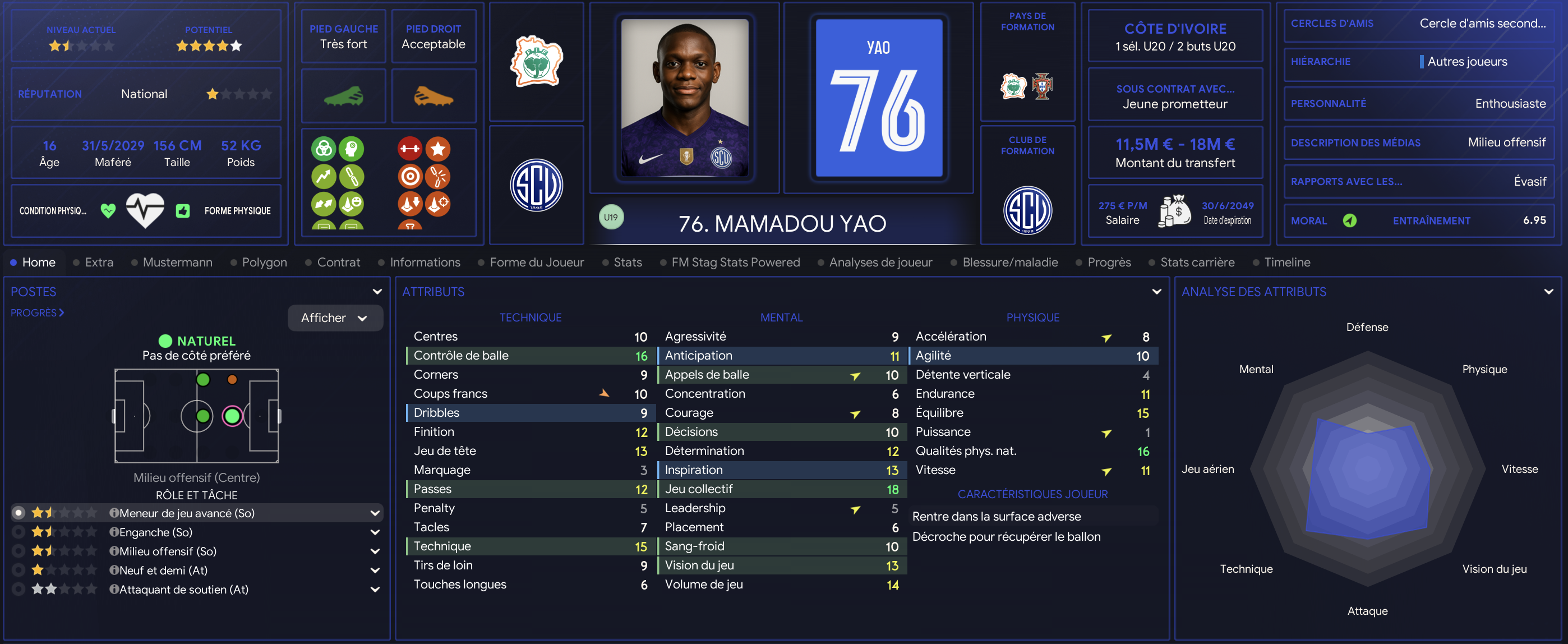Open the Analyses de joueur tab

(880, 263)
